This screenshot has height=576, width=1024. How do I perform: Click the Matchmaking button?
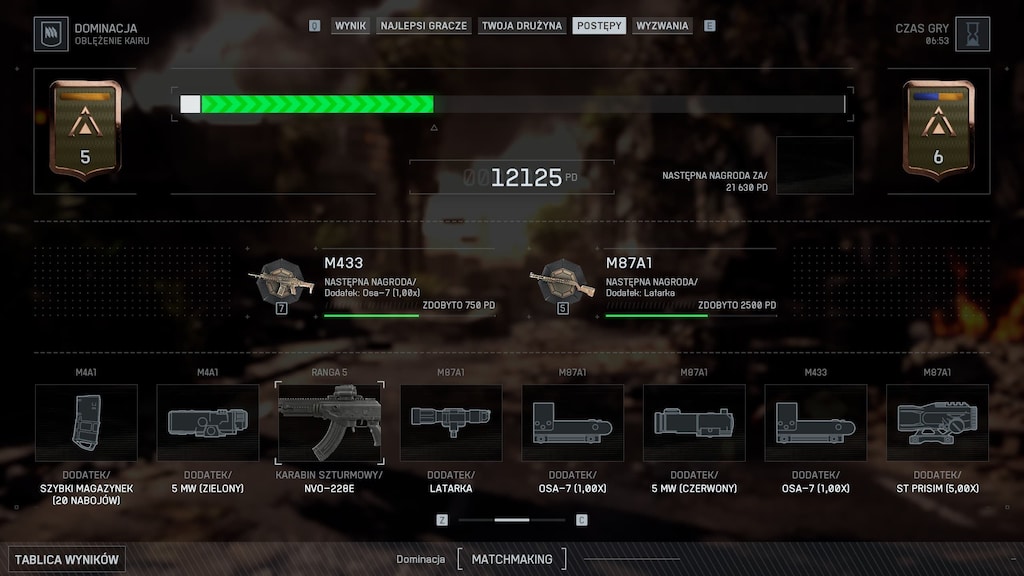[x=511, y=559]
